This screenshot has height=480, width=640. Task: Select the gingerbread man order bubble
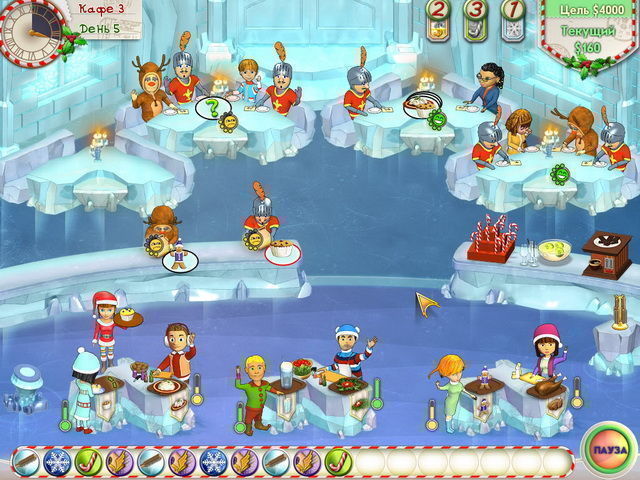point(180,259)
